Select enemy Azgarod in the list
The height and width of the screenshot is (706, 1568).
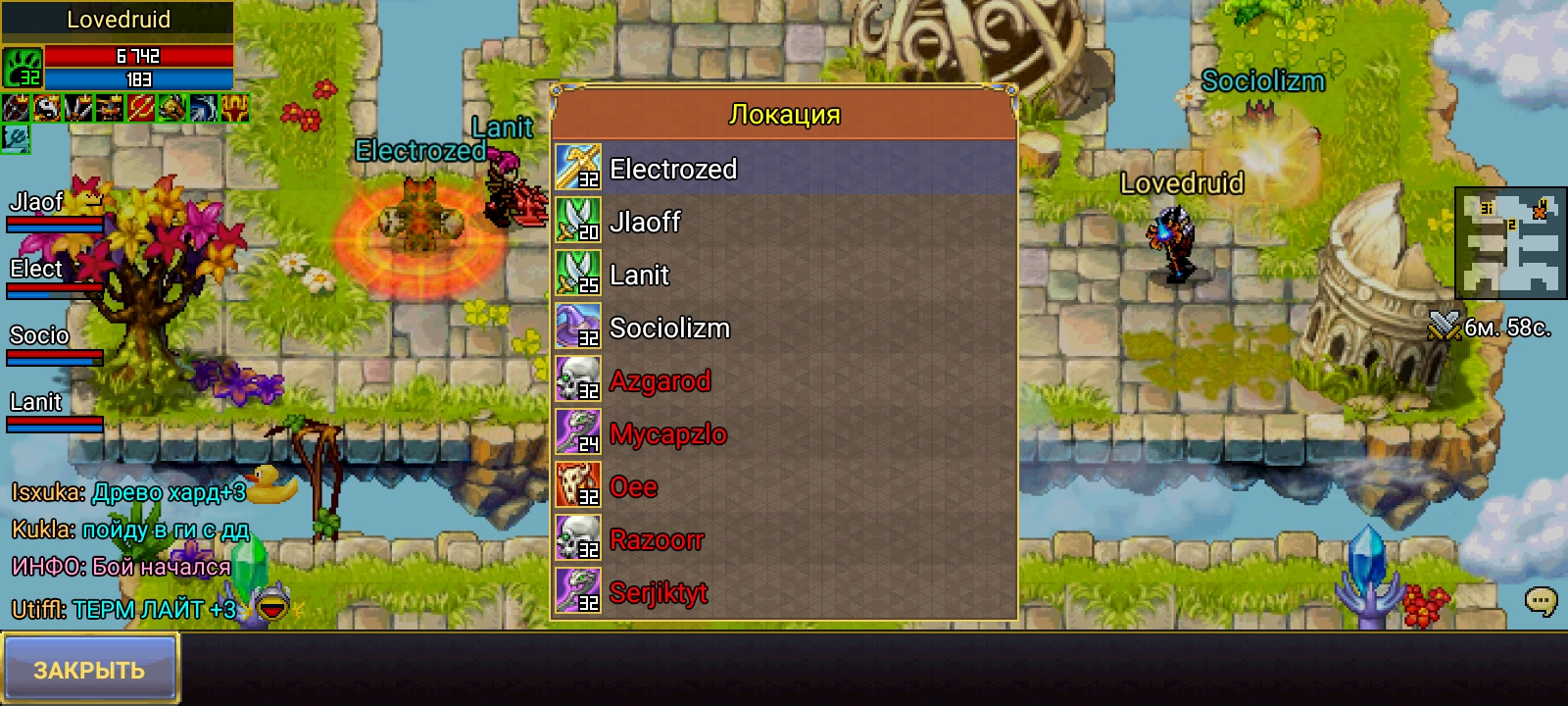(784, 381)
